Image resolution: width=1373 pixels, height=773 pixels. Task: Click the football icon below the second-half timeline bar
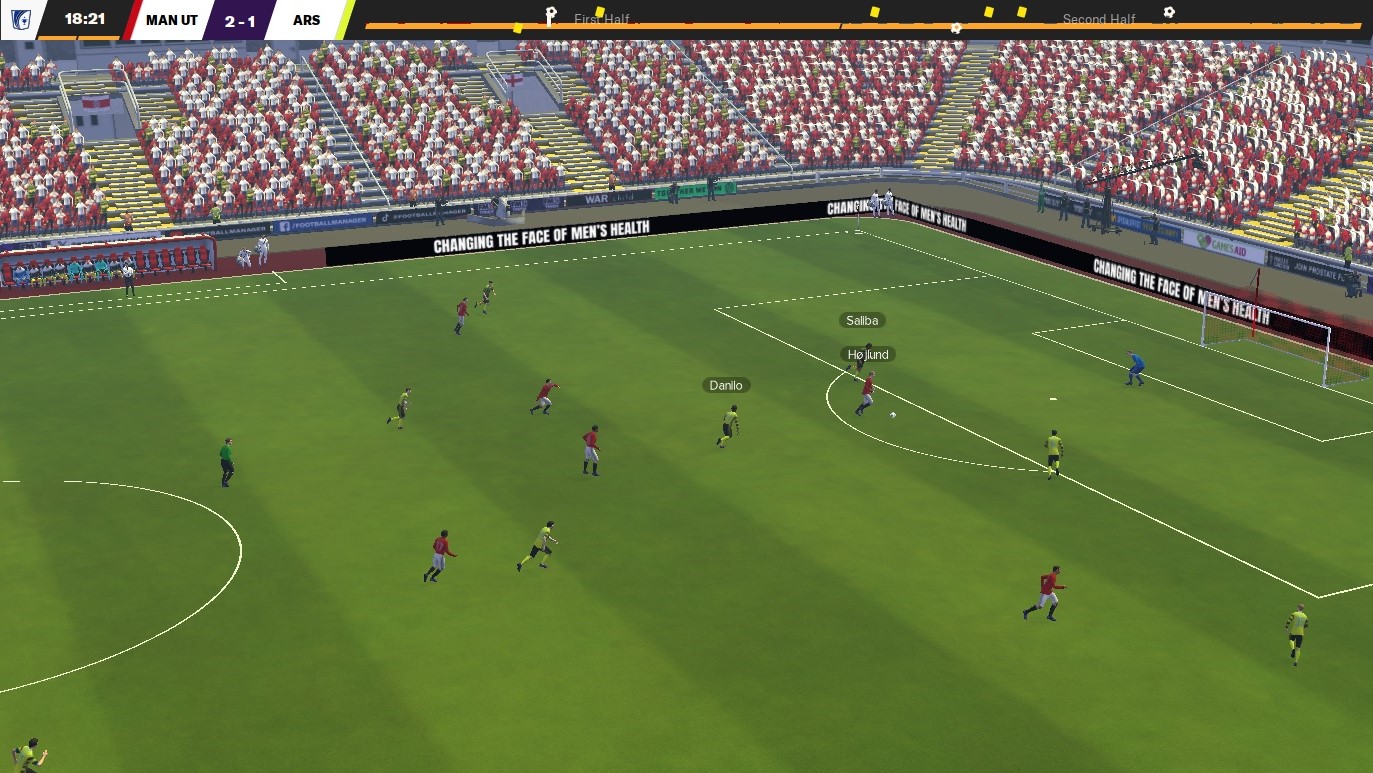coord(957,28)
